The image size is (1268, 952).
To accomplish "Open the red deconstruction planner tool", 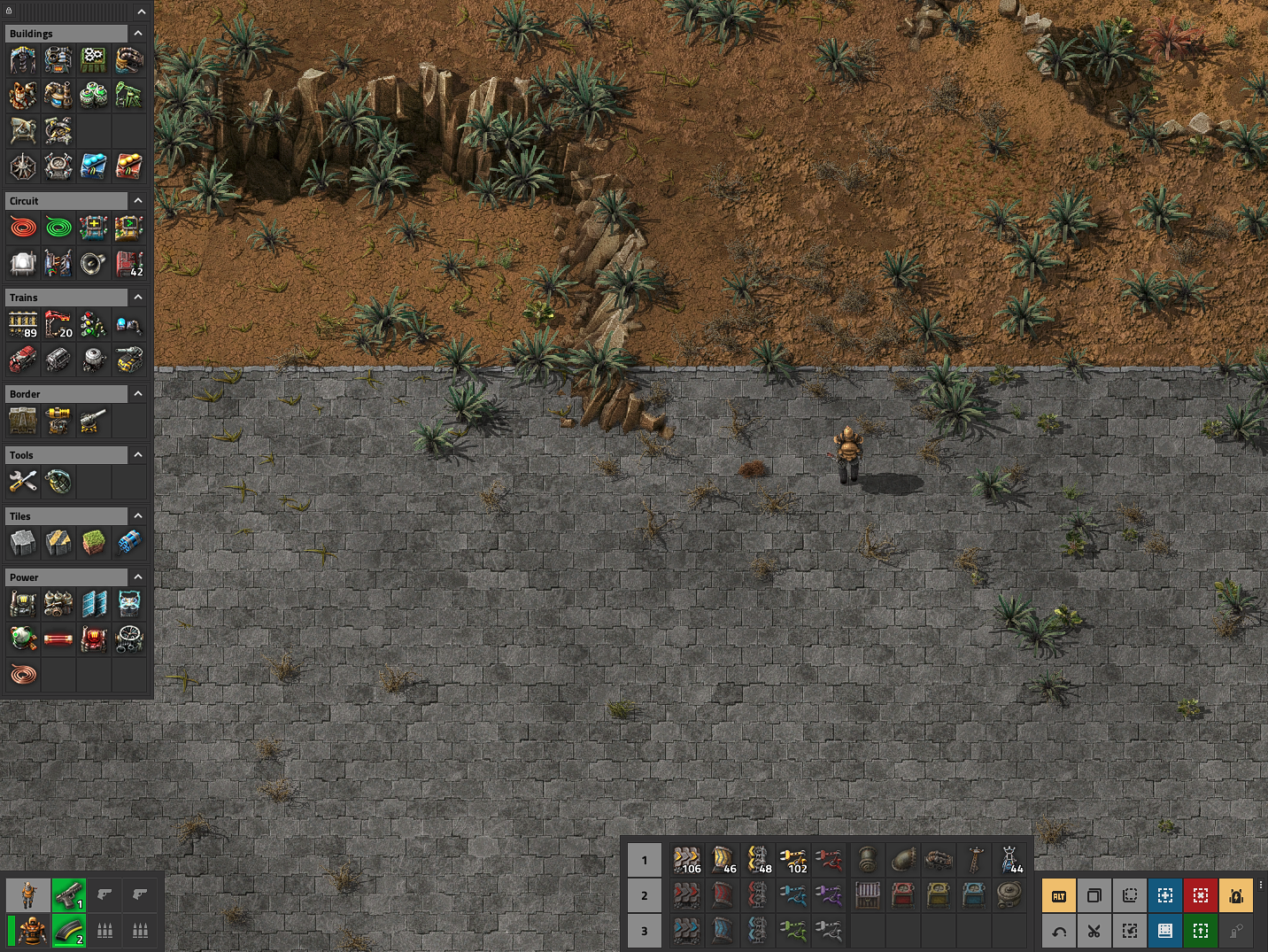I will coord(1201,896).
